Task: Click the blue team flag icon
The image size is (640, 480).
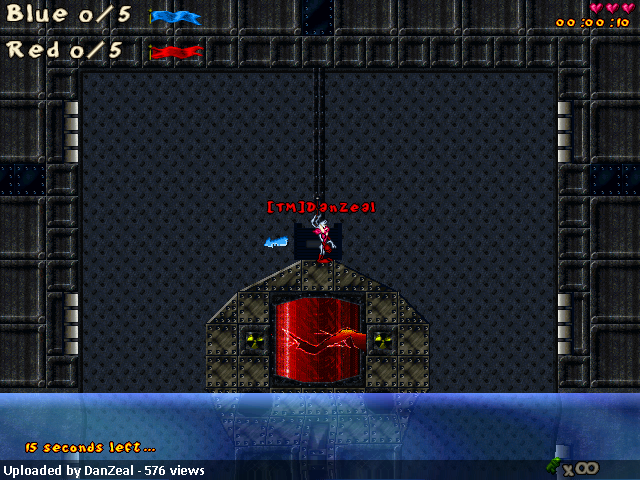Action: (176, 17)
